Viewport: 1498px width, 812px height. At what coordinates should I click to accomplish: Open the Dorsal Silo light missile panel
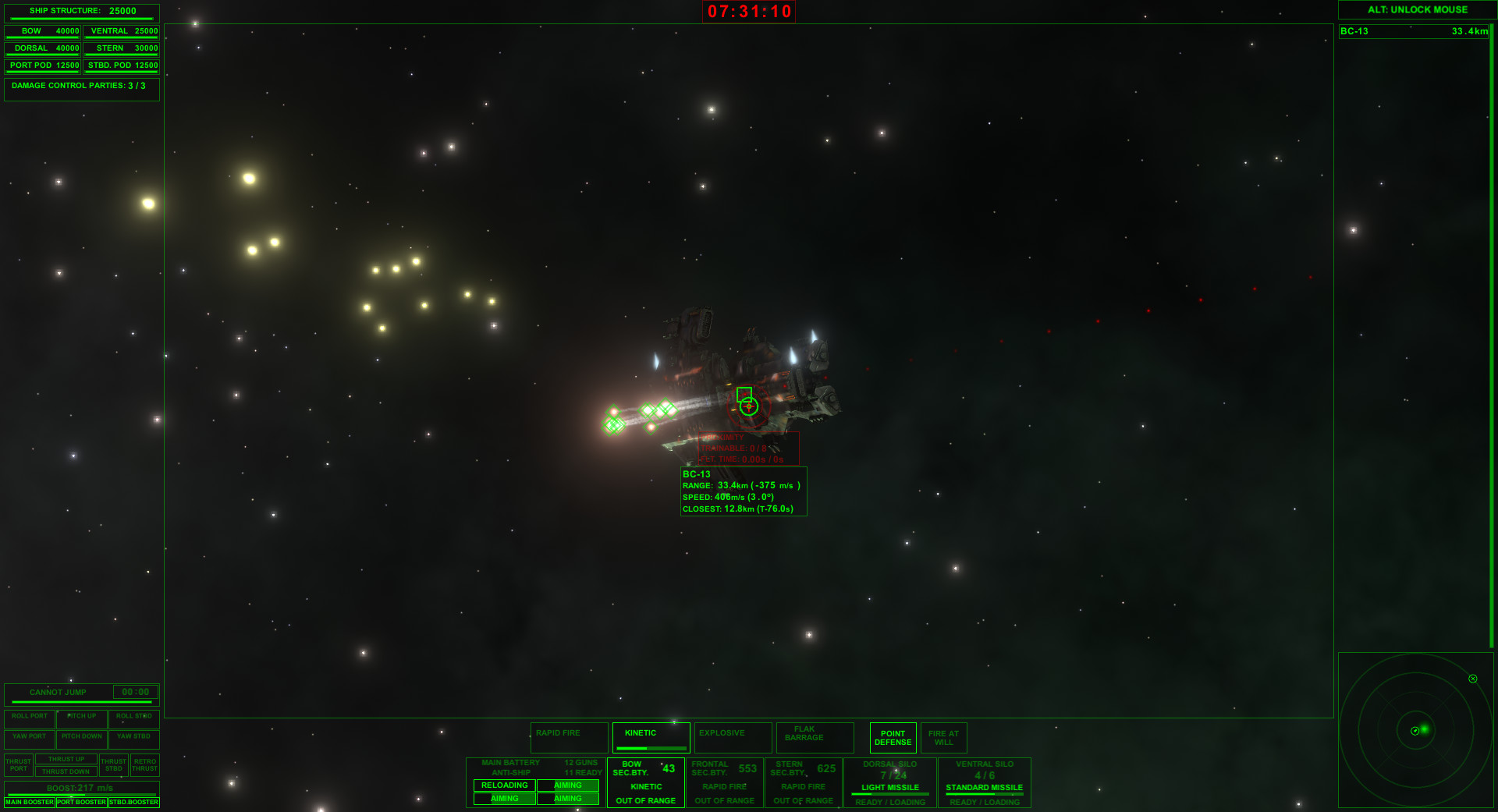889,782
